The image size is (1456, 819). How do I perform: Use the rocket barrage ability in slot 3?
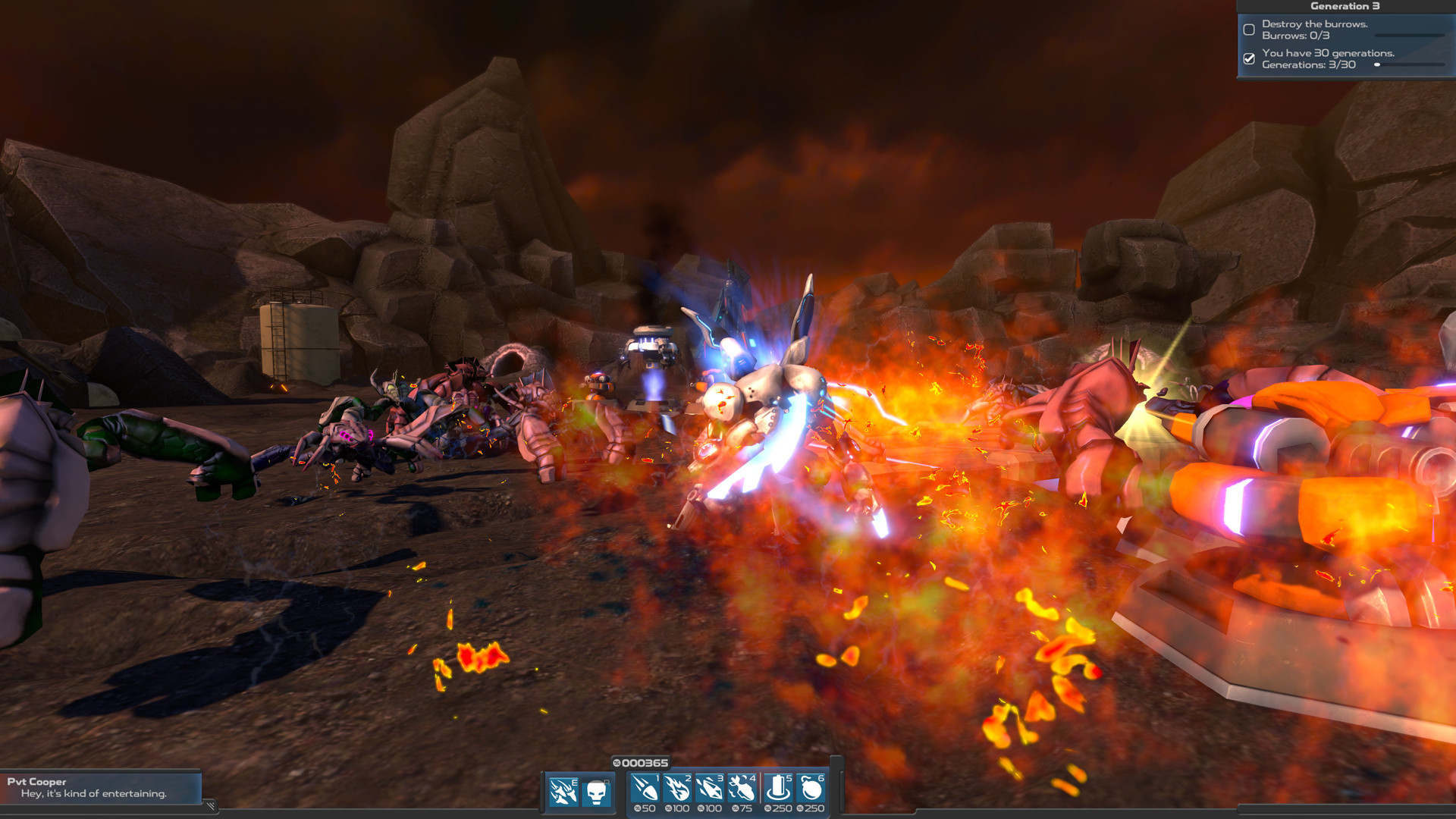pyautogui.click(x=709, y=789)
